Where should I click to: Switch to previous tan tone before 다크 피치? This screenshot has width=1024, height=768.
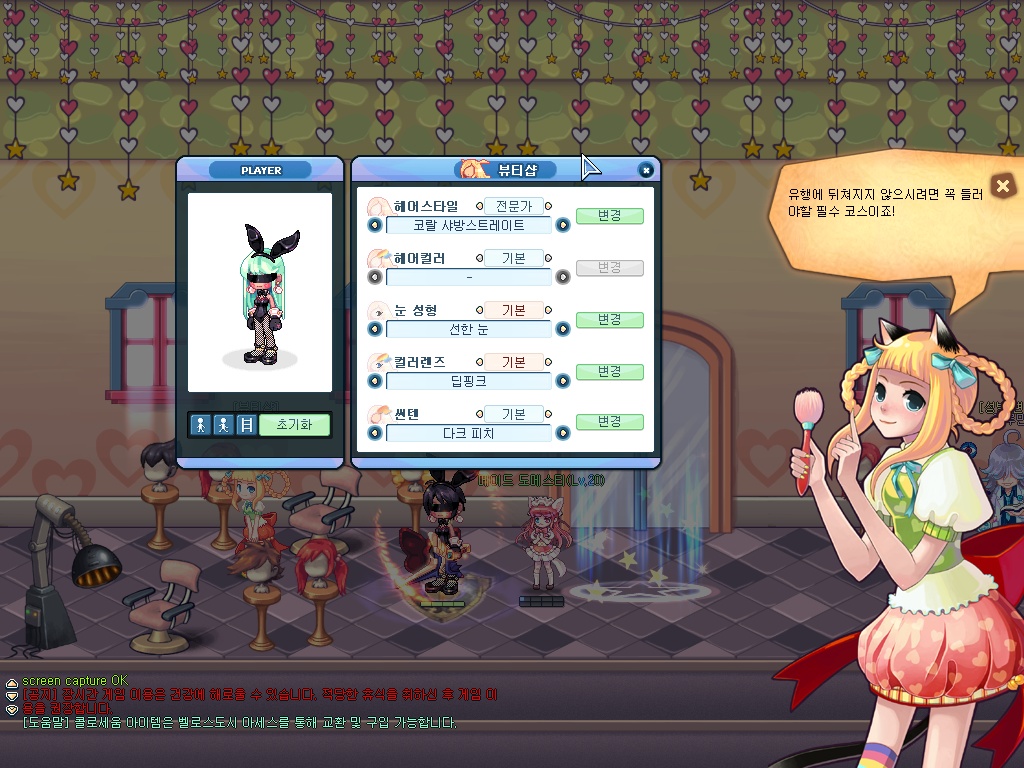click(x=375, y=433)
